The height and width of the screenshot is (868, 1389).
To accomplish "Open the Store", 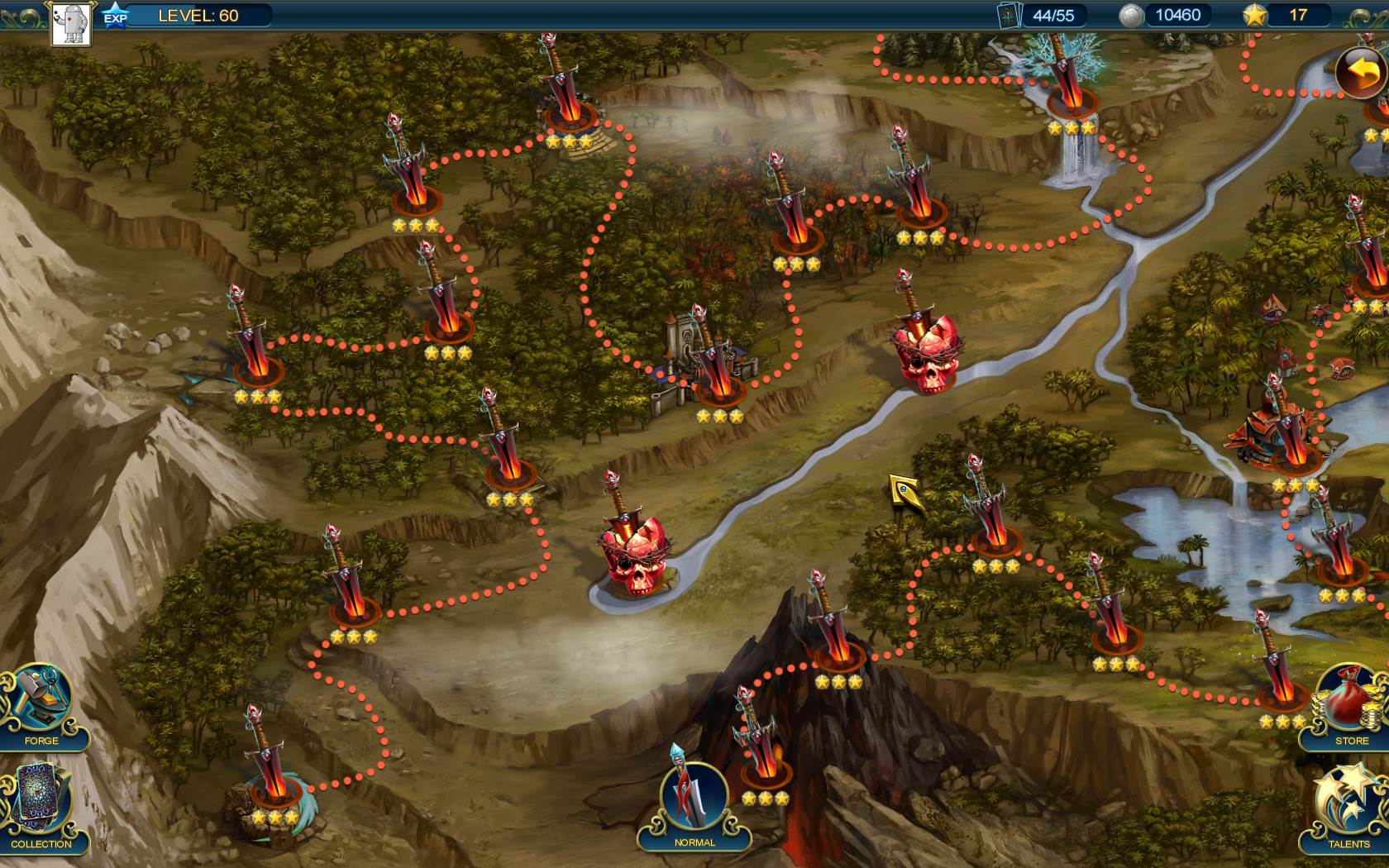I will [1350, 705].
